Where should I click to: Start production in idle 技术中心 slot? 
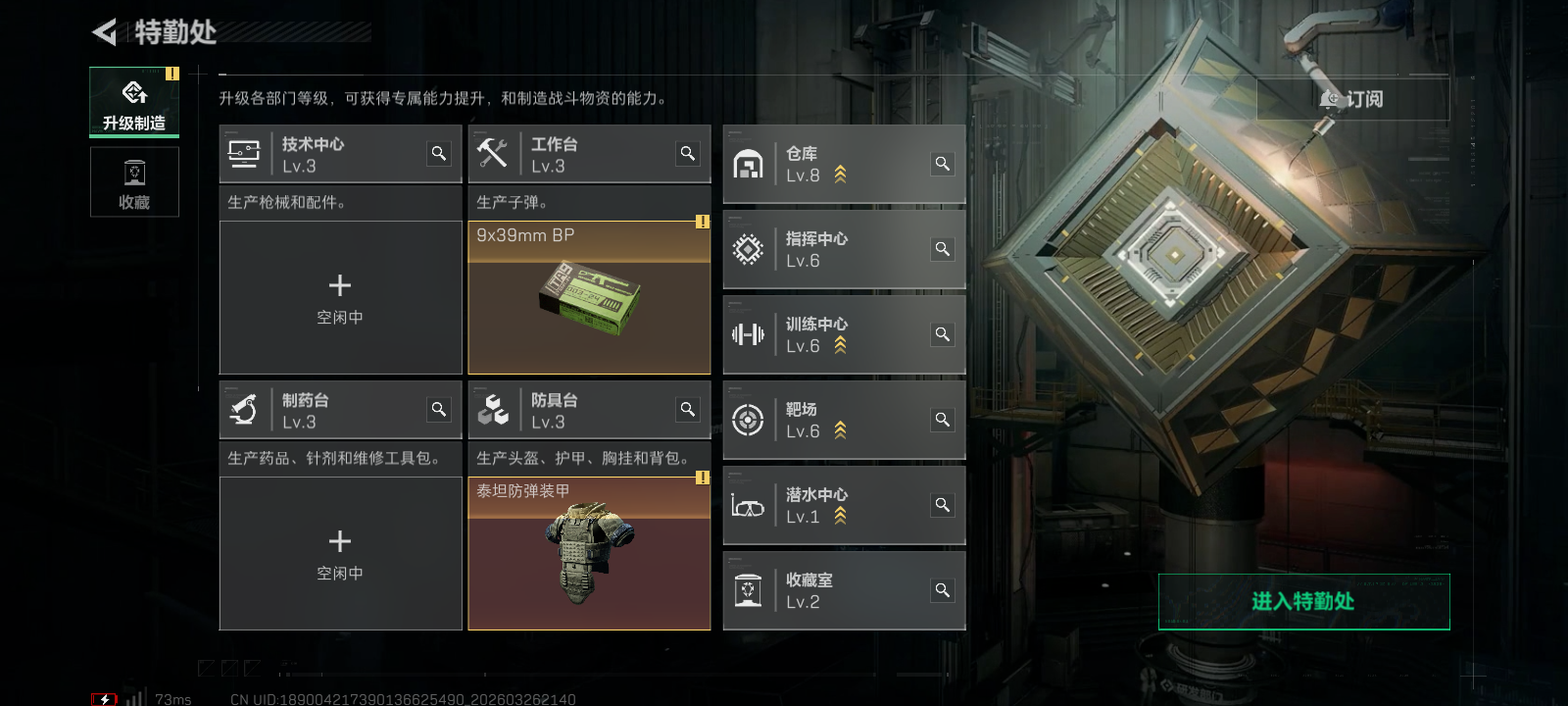[340, 297]
